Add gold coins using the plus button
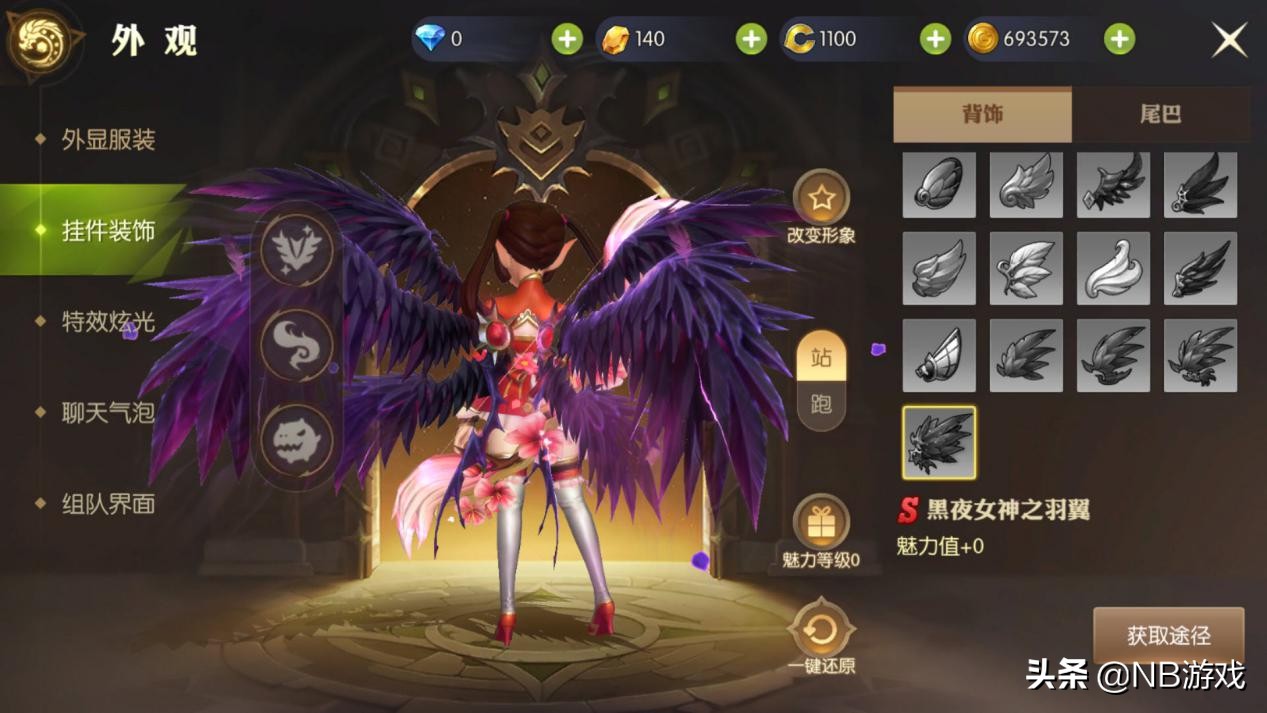 (x=1119, y=39)
